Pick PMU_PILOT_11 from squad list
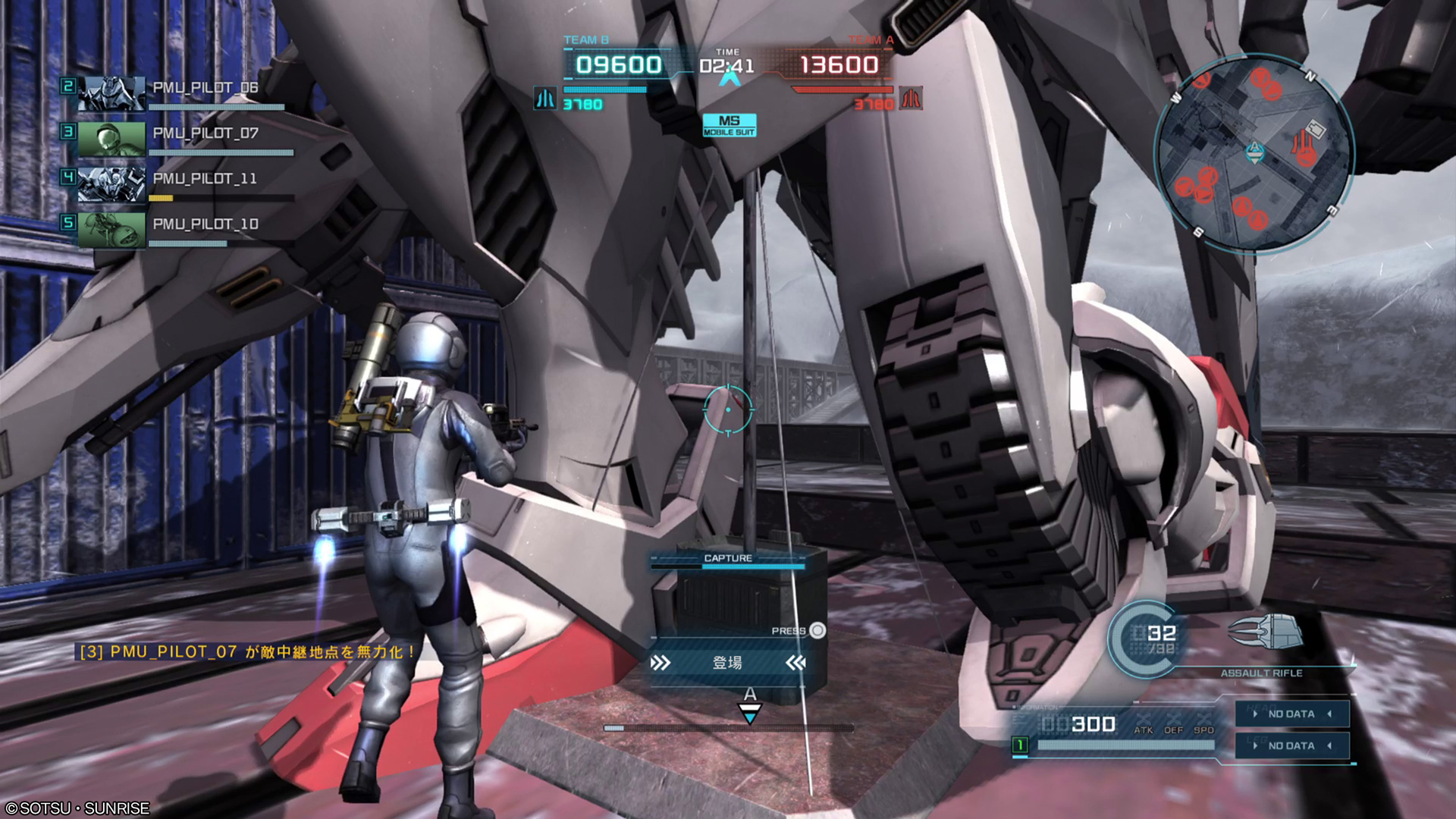 click(x=182, y=183)
